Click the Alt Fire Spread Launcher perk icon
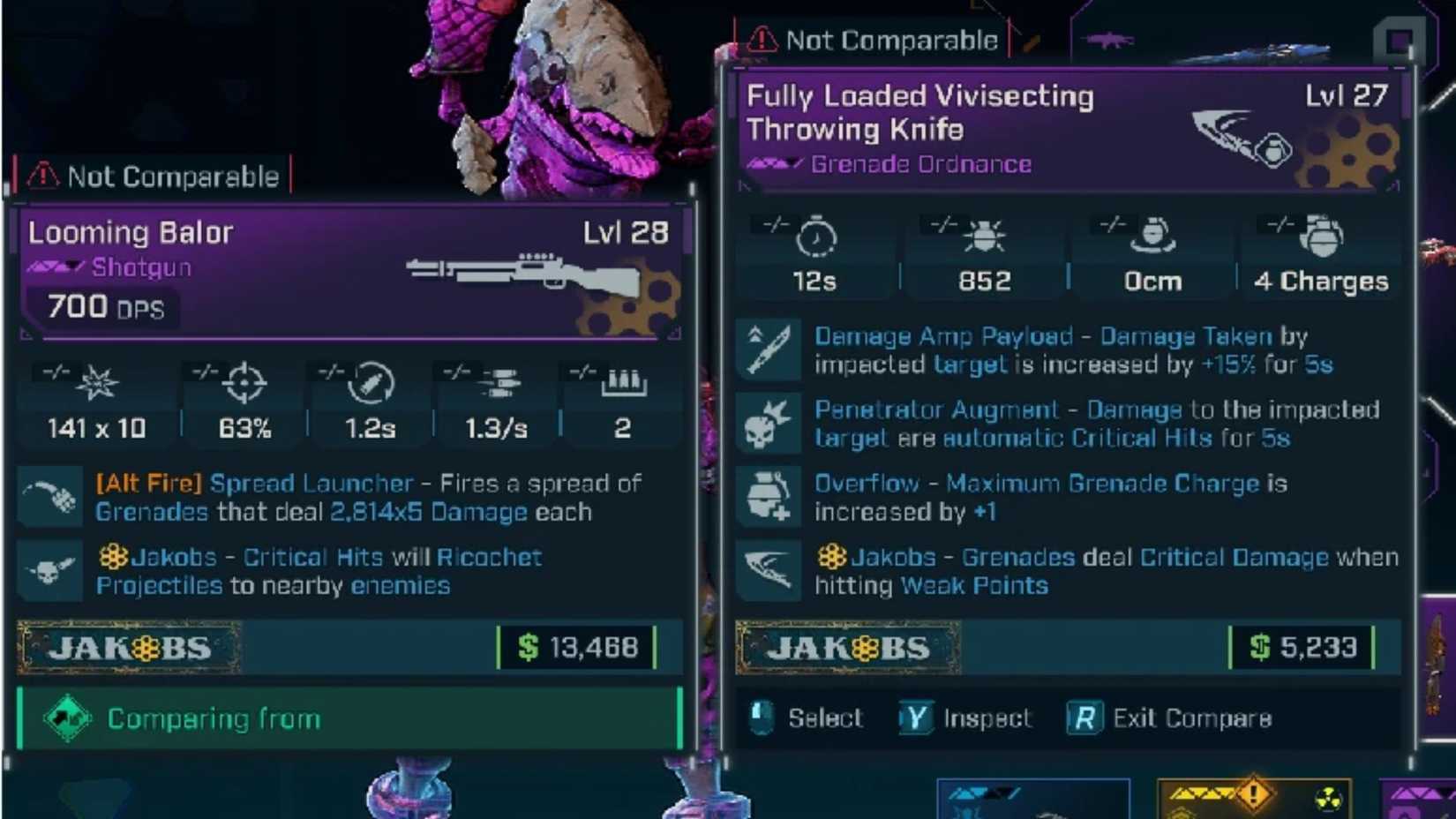Image resolution: width=1456 pixels, height=819 pixels. coord(50,496)
